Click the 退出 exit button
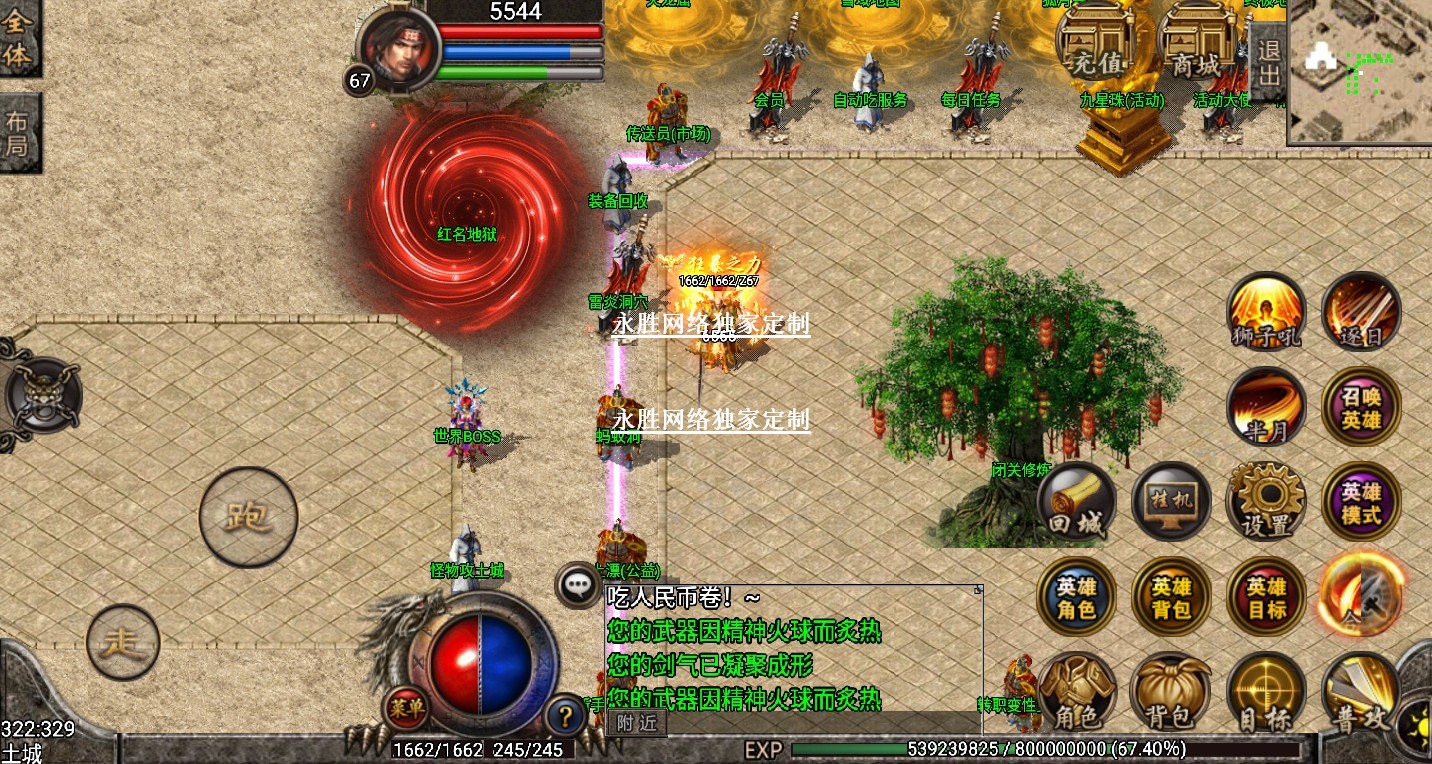This screenshot has height=764, width=1432. tap(1268, 62)
